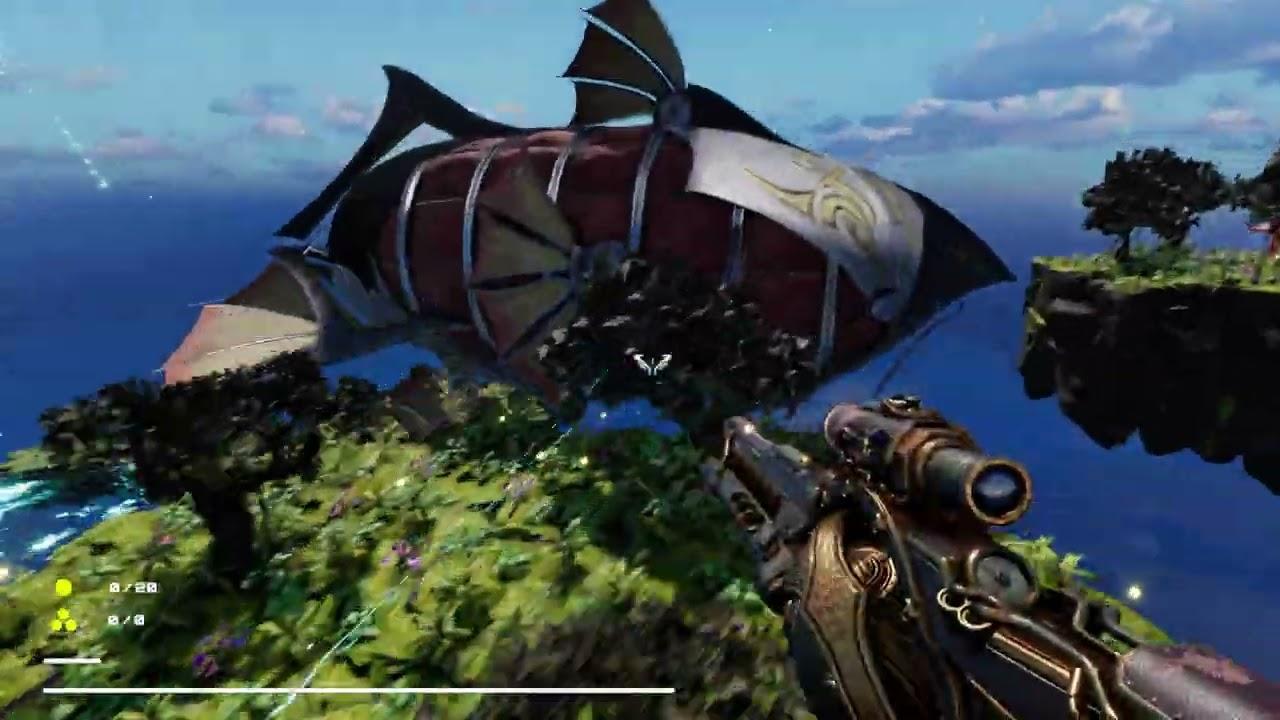1280x720 pixels.
Task: Click the winged butterfly waypoint marker
Action: 651,364
